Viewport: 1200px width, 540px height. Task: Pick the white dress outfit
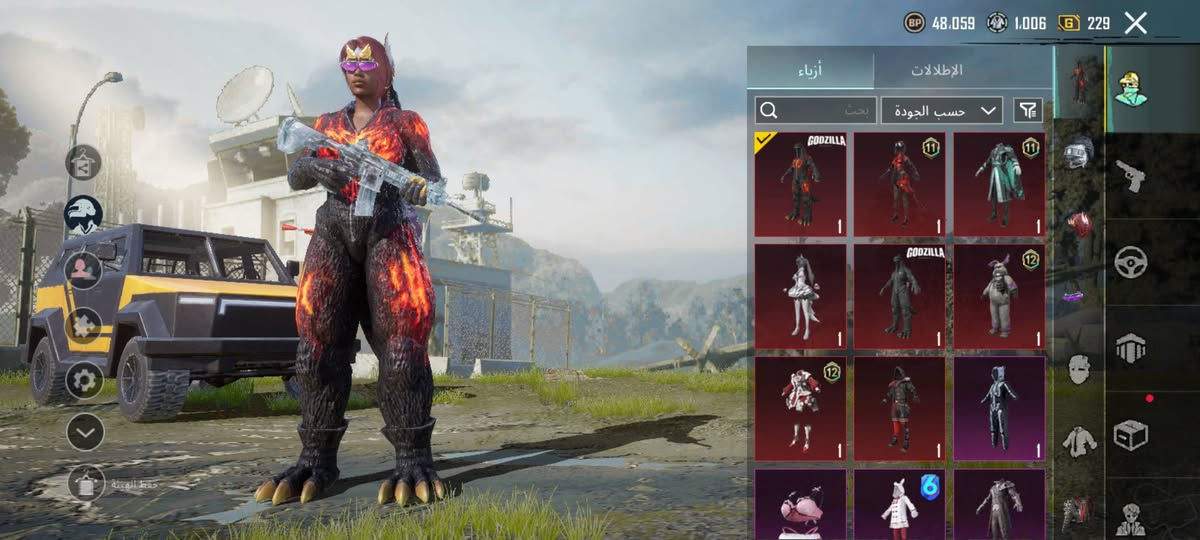(800, 297)
